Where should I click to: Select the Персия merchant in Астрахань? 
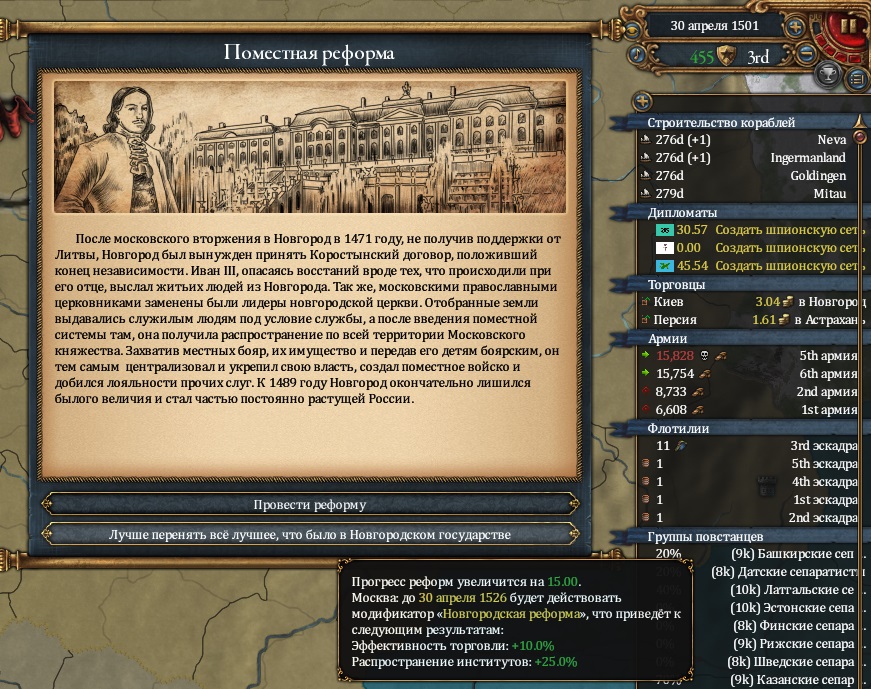tap(750, 320)
